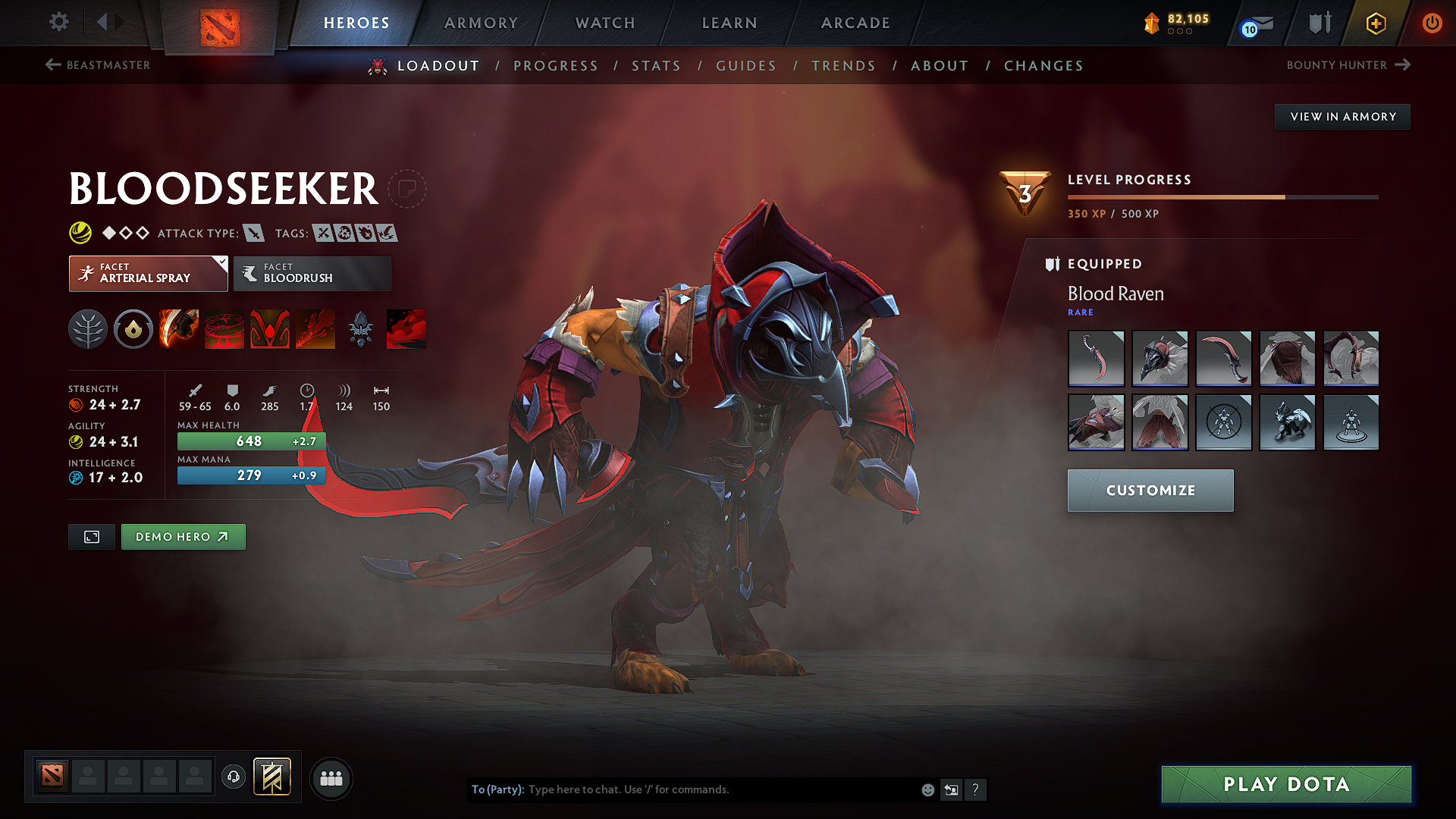Inspect the Rupture ability icon

[x=315, y=328]
